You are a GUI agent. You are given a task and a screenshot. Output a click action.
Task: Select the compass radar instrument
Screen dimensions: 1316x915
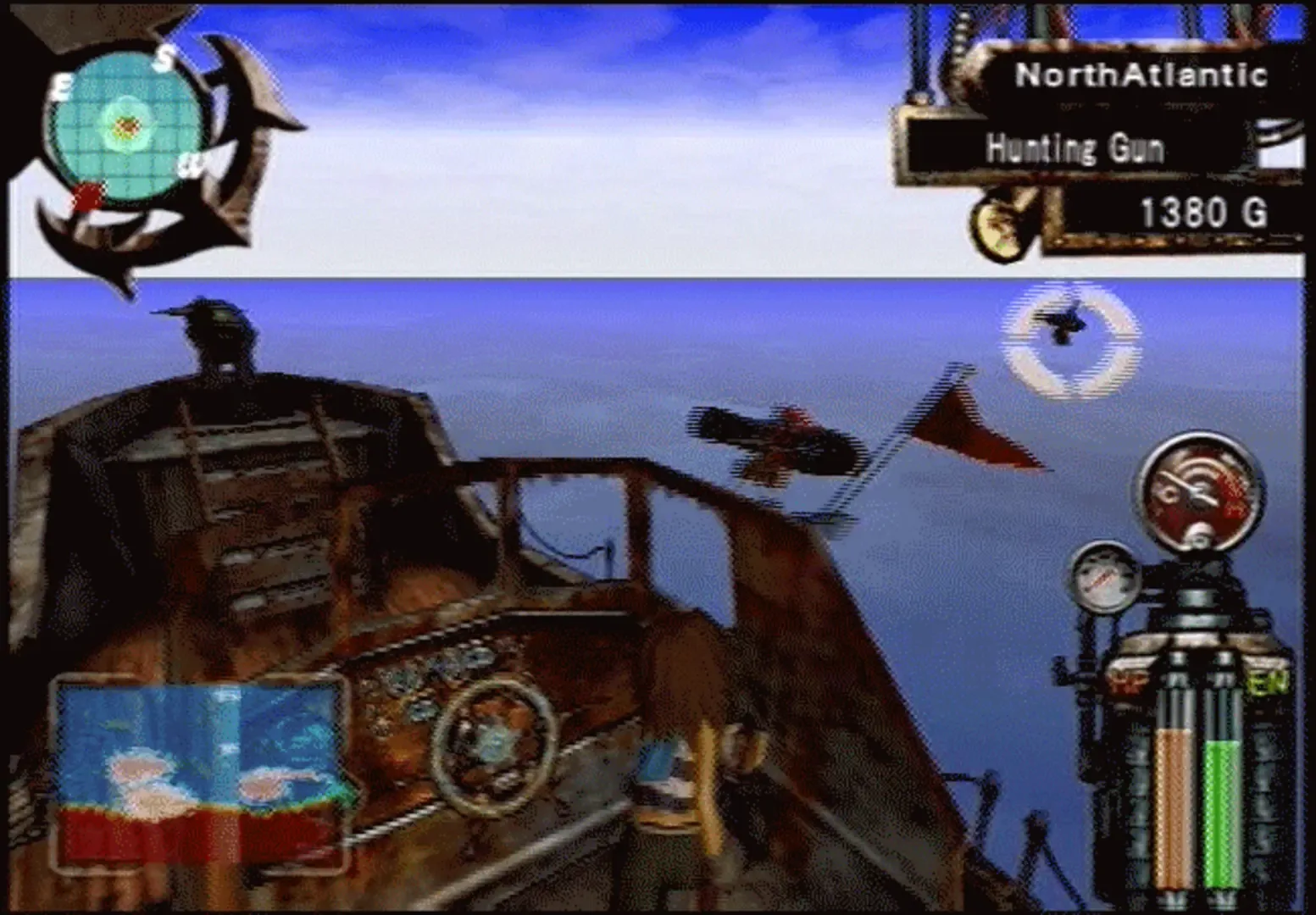(x=127, y=123)
